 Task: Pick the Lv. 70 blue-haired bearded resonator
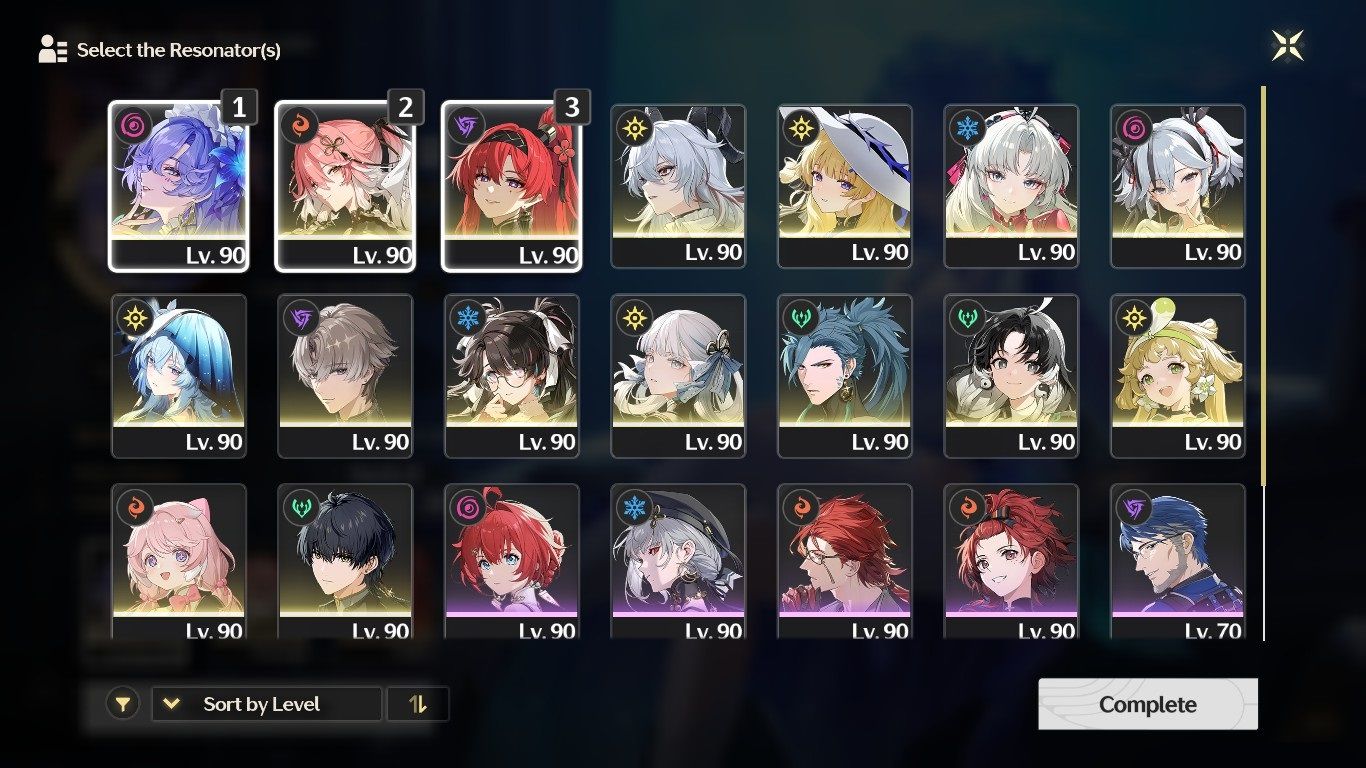[1177, 562]
